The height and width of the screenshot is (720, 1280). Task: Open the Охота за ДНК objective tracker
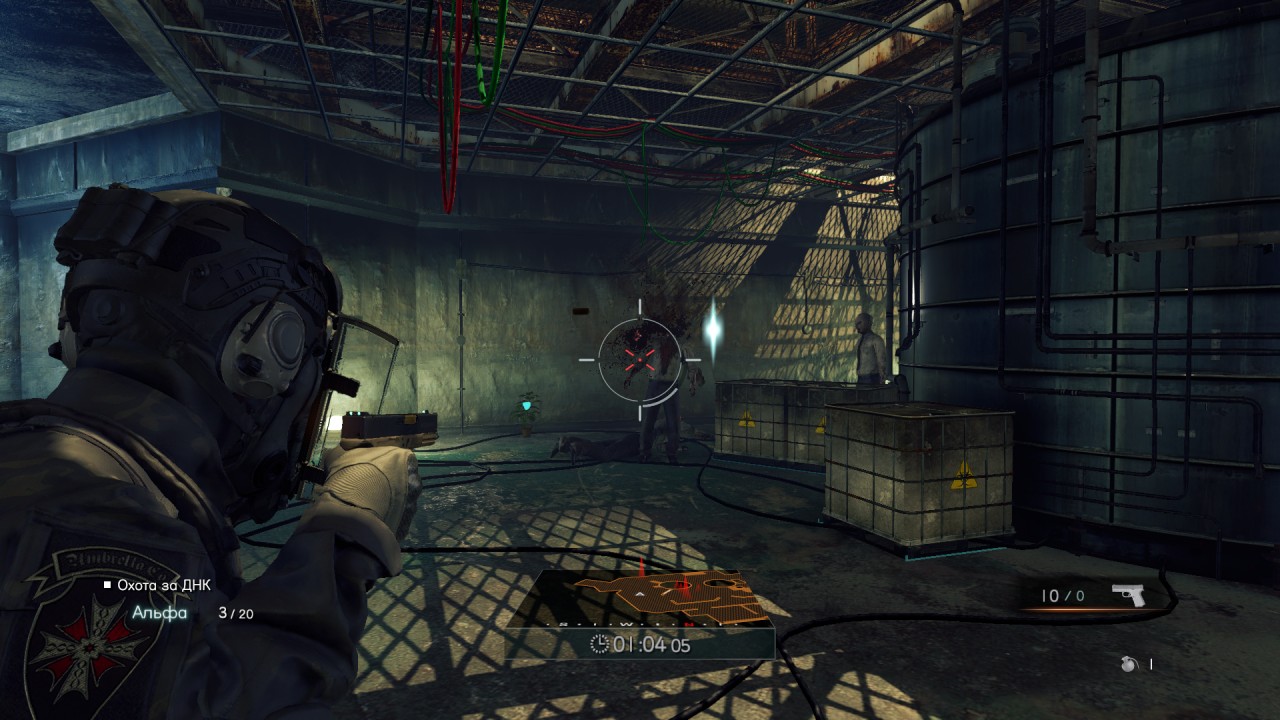(x=164, y=585)
